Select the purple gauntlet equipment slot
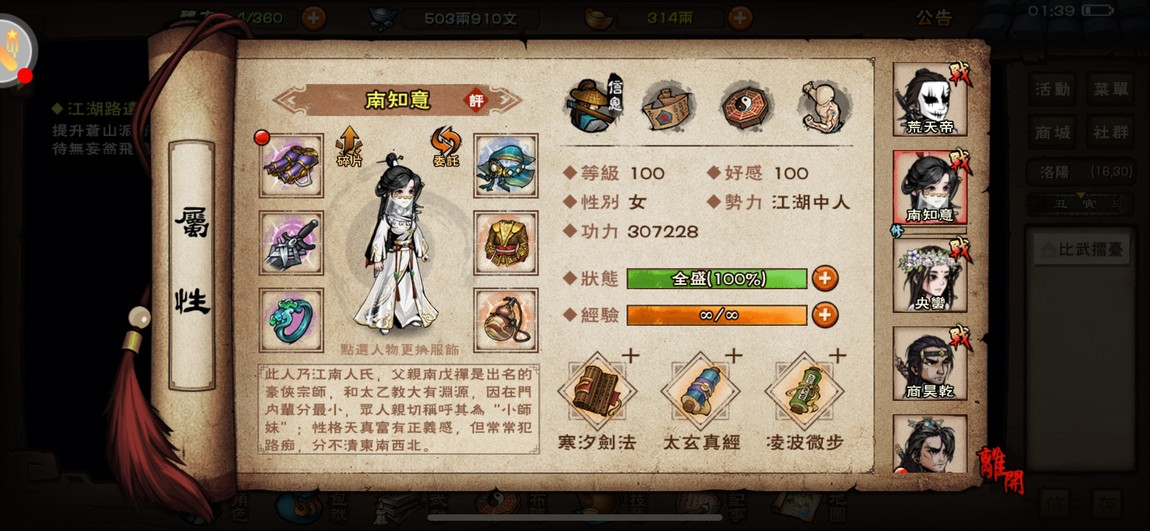Image resolution: width=1150 pixels, height=531 pixels. (x=291, y=166)
